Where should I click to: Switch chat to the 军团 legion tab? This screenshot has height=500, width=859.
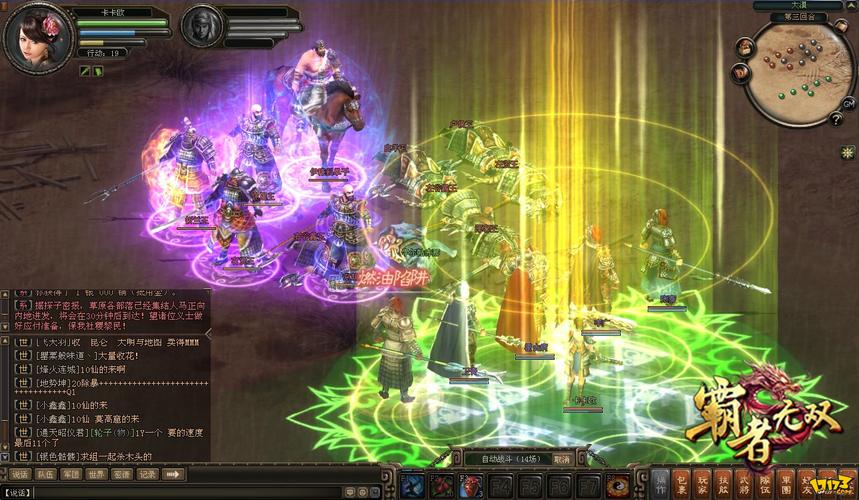(71, 474)
